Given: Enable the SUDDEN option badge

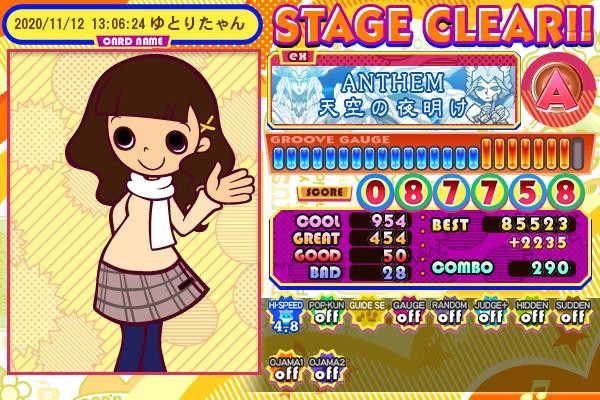Looking at the screenshot, I should click(x=571, y=314).
